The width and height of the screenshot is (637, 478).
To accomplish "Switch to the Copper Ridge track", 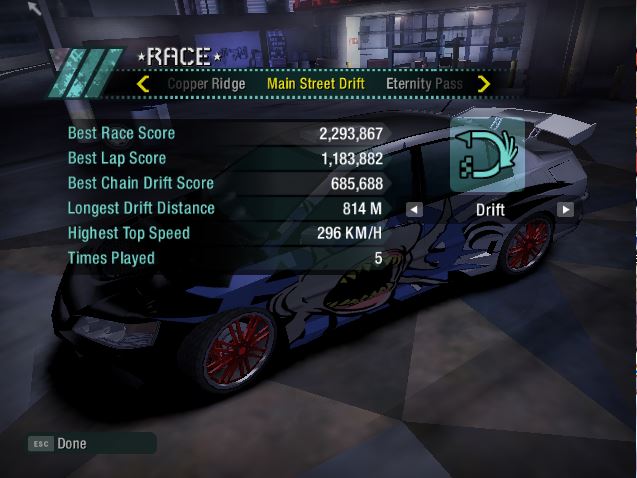I will pos(206,84).
